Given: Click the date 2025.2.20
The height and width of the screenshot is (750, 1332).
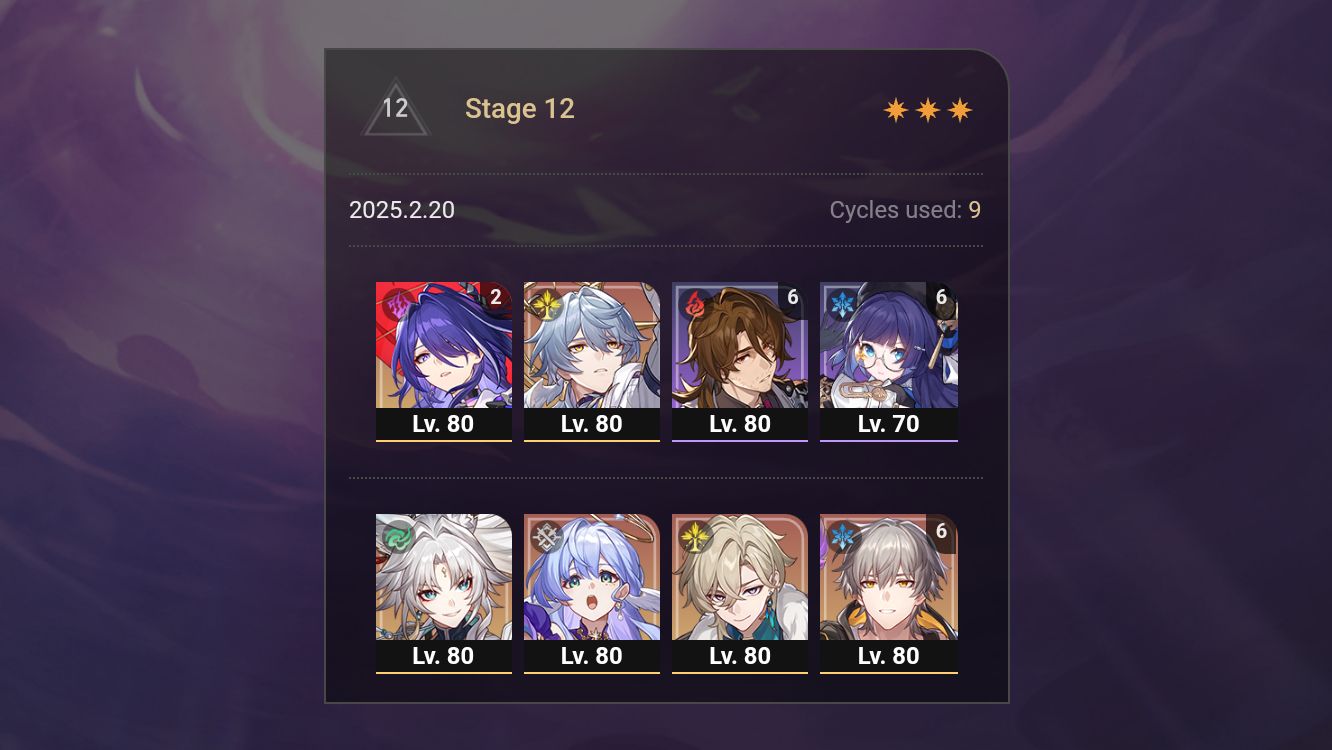Looking at the screenshot, I should 402,210.
